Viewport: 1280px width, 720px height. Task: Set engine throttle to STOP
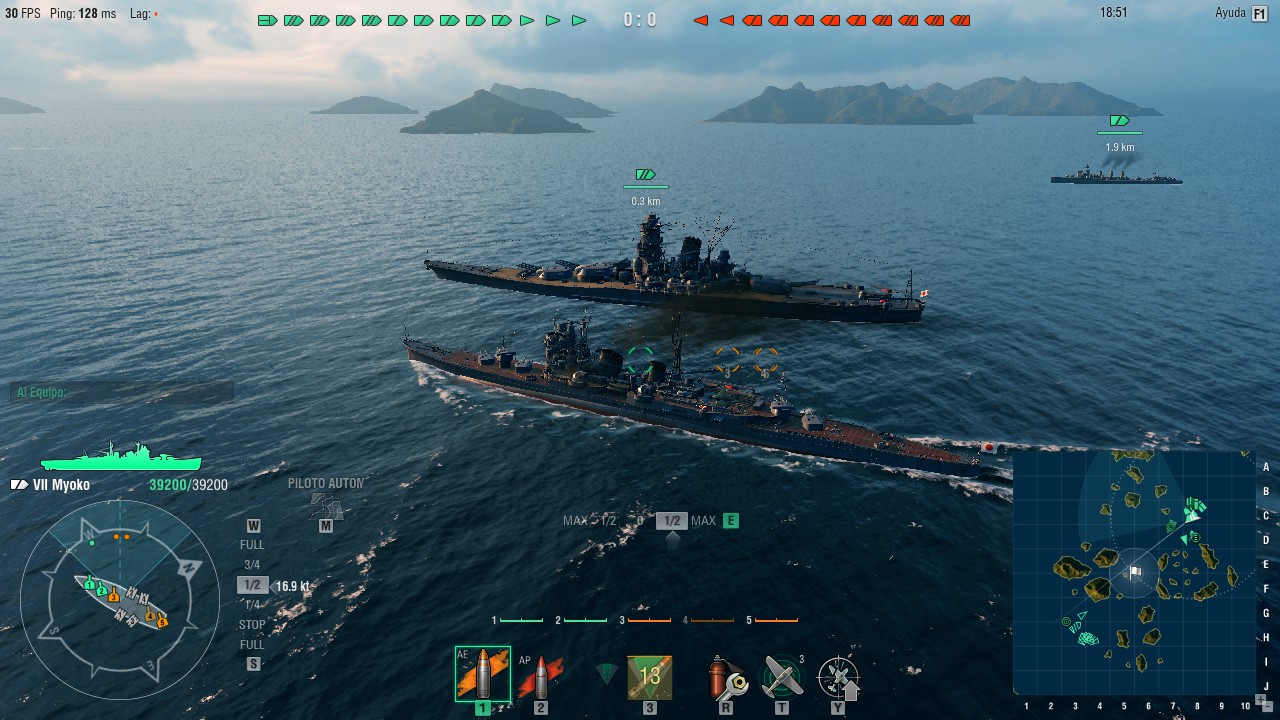click(x=252, y=625)
